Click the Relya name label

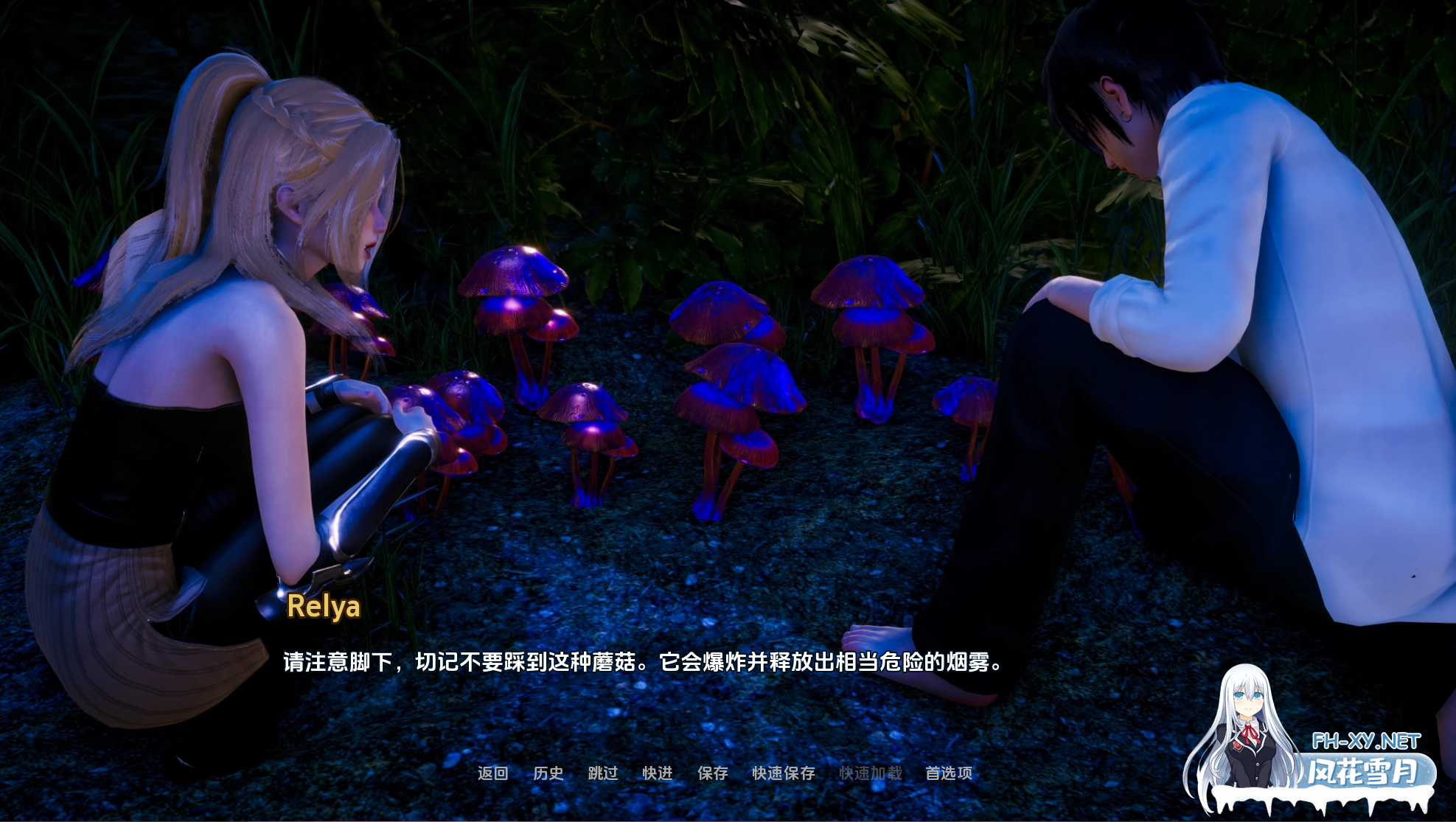coord(324,609)
